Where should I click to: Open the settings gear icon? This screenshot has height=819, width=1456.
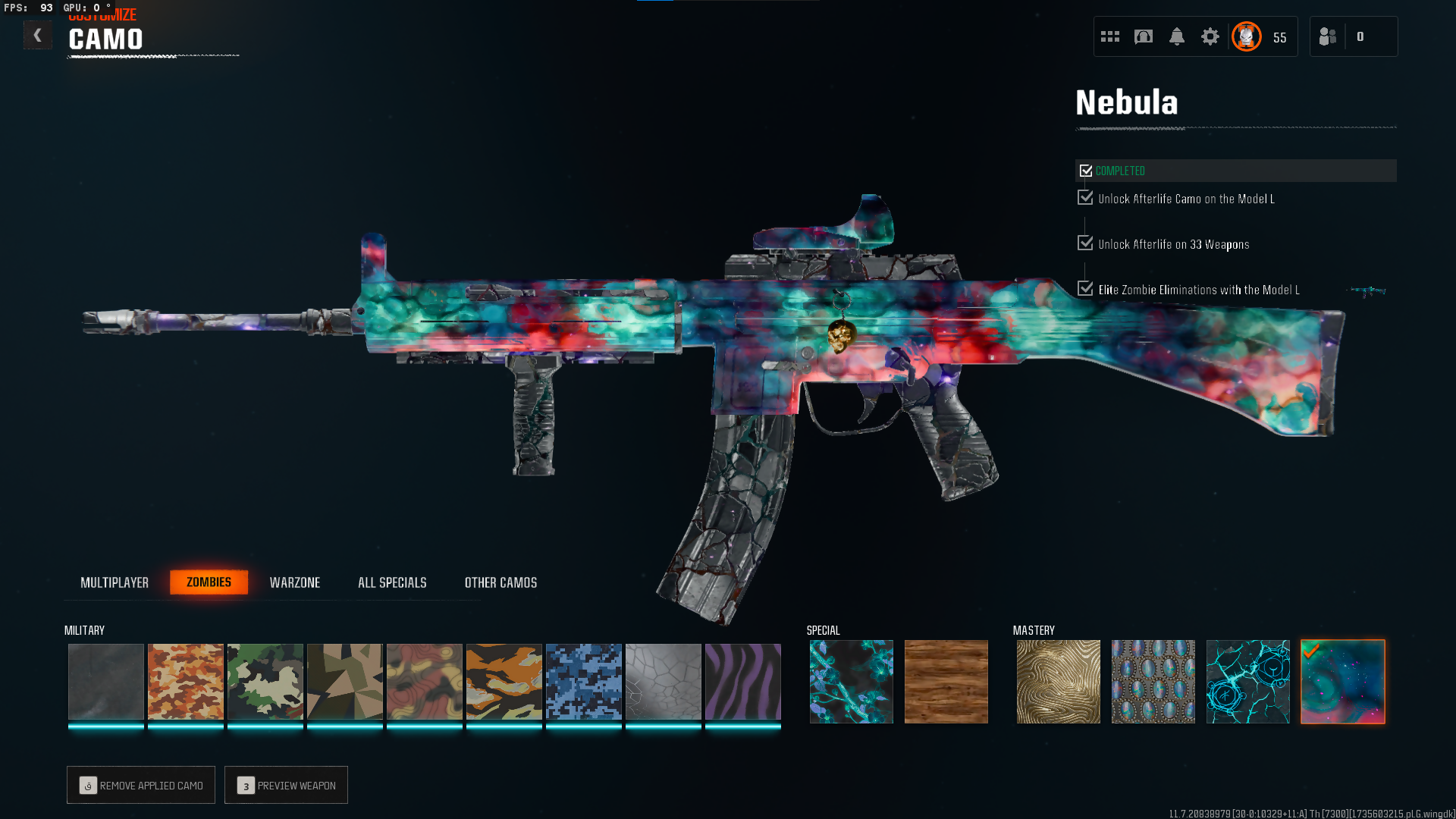[1210, 36]
